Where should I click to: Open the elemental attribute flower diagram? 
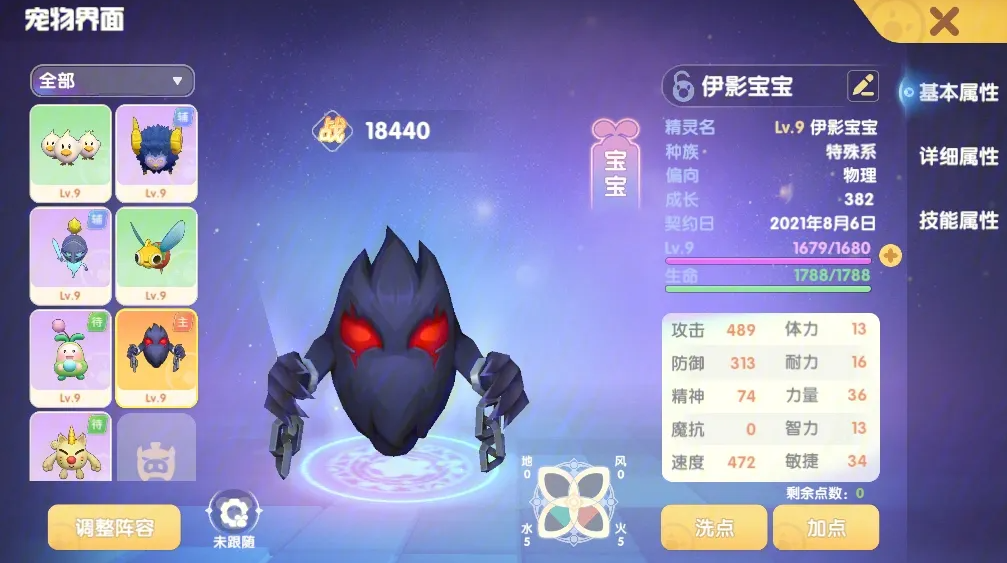tap(573, 501)
